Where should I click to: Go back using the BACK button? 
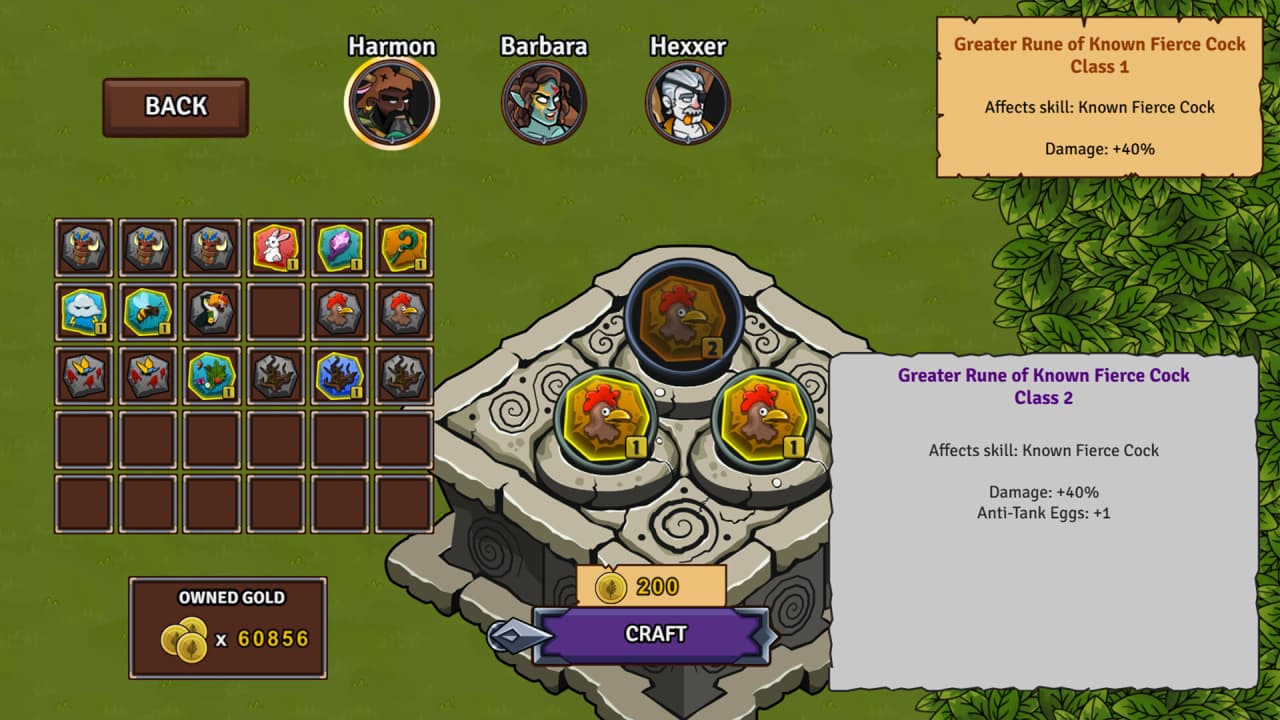175,107
